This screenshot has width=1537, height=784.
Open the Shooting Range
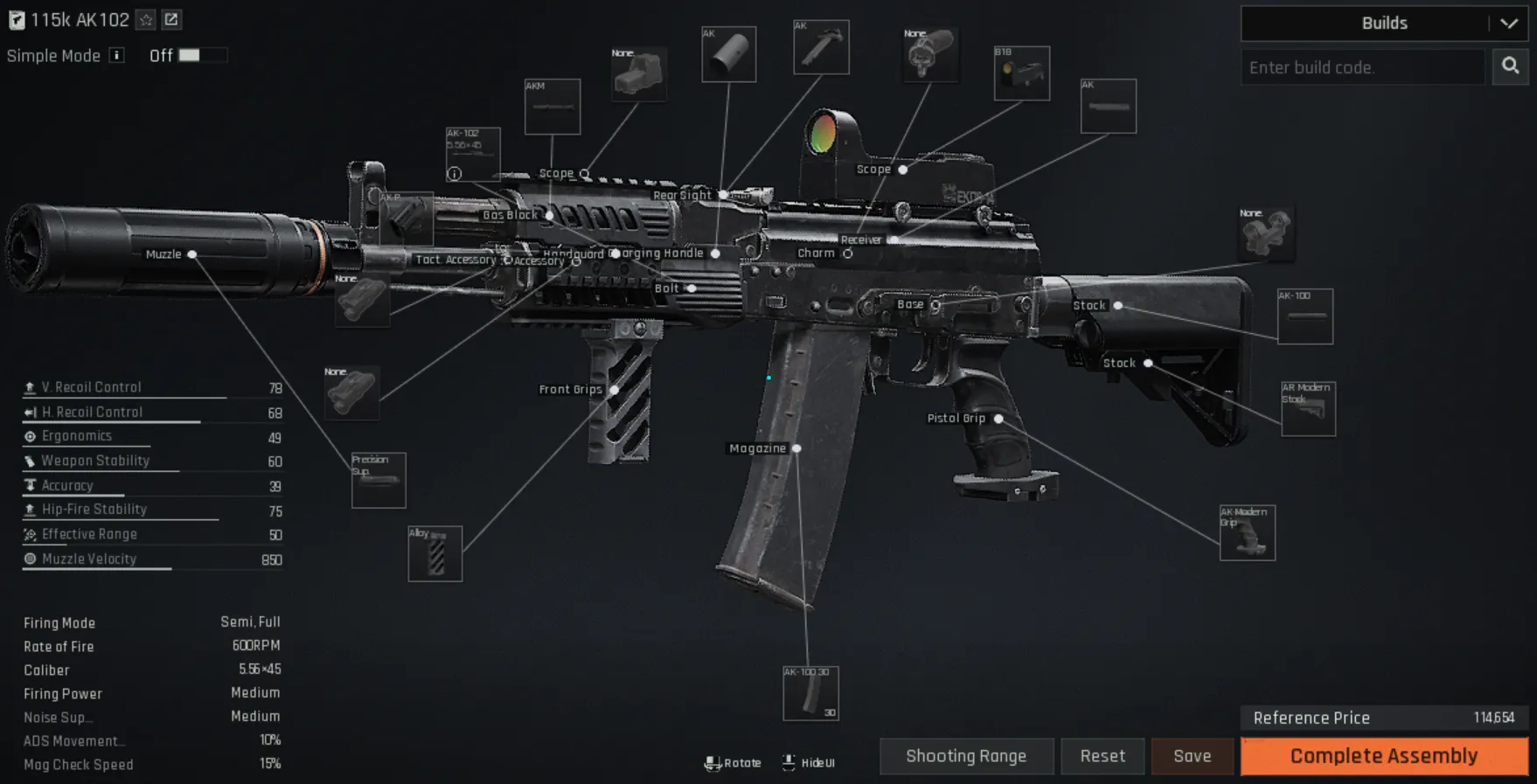click(966, 756)
